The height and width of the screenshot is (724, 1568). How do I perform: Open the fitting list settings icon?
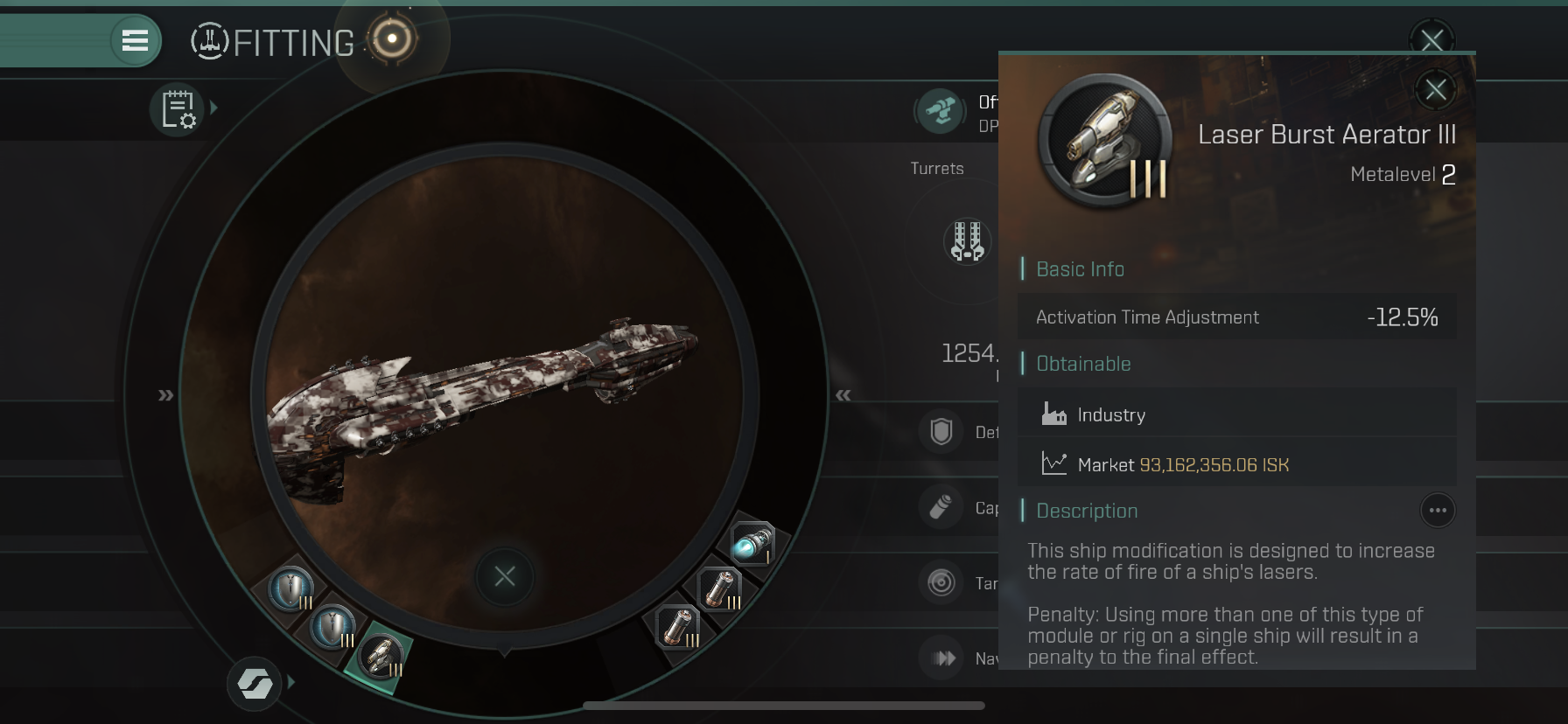click(178, 110)
